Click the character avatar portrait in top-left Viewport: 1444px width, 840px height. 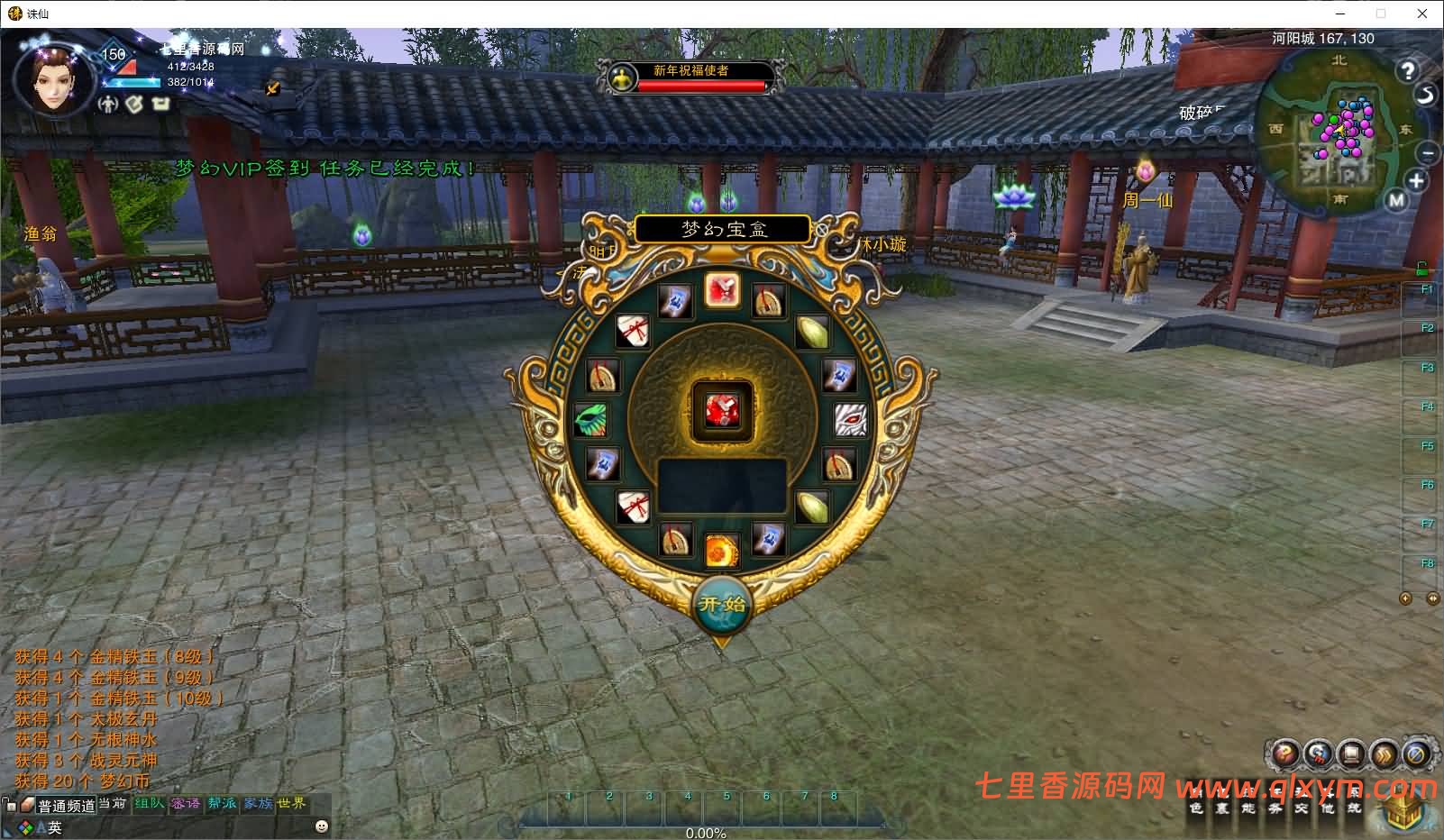coord(54,81)
